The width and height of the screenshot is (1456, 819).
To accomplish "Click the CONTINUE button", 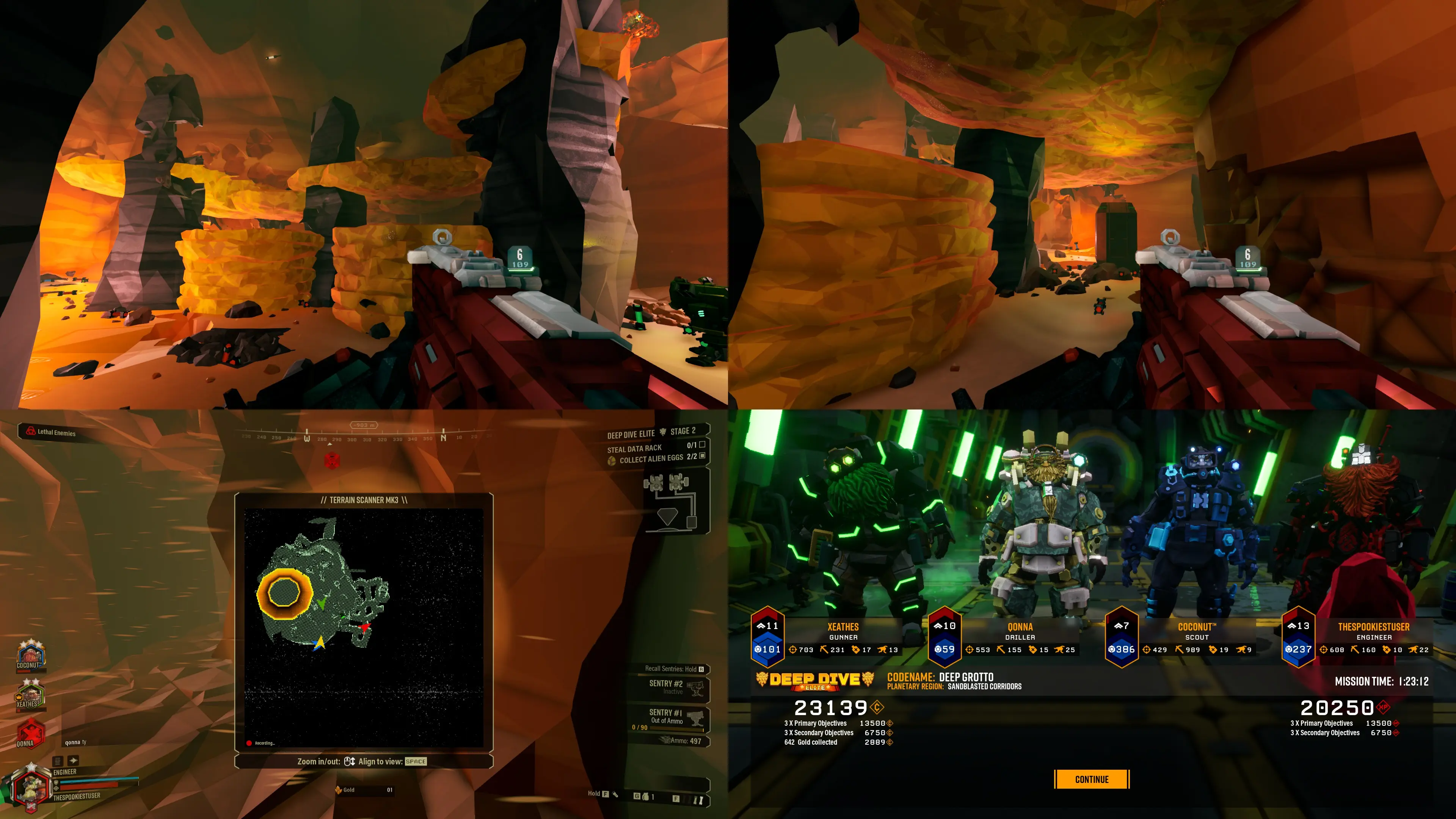I will (1092, 779).
